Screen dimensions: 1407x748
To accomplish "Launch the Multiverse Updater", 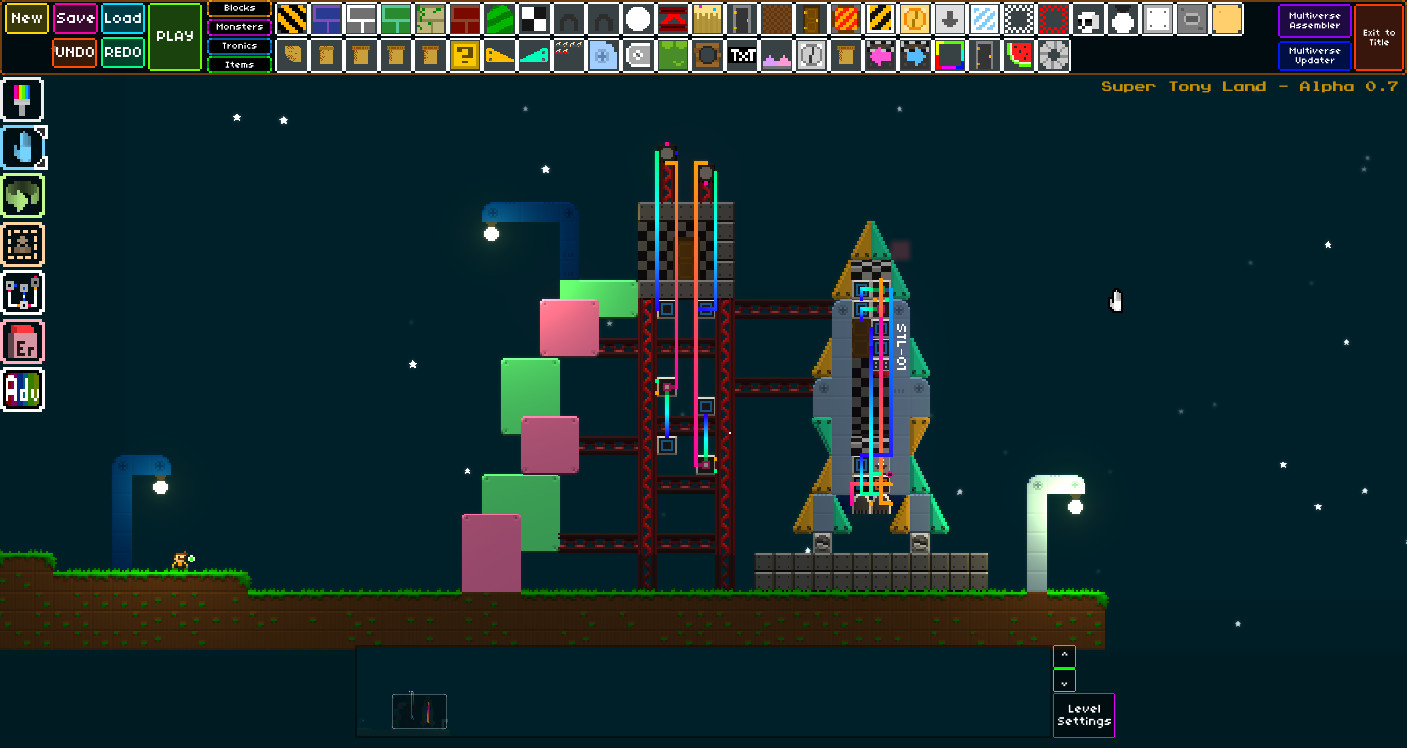I will (1314, 55).
